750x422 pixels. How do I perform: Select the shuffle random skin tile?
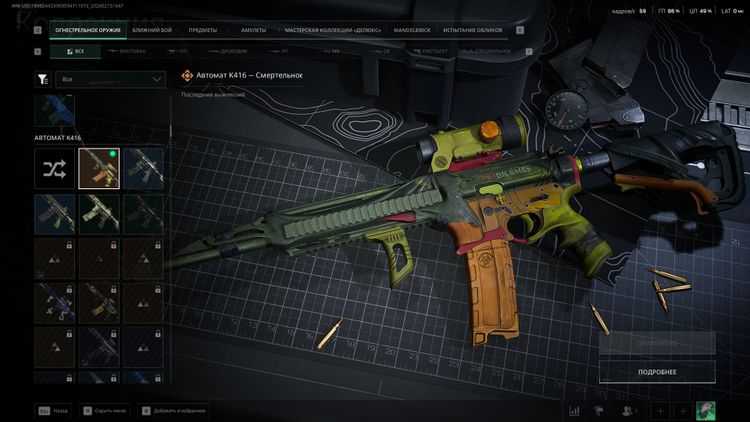pos(54,168)
